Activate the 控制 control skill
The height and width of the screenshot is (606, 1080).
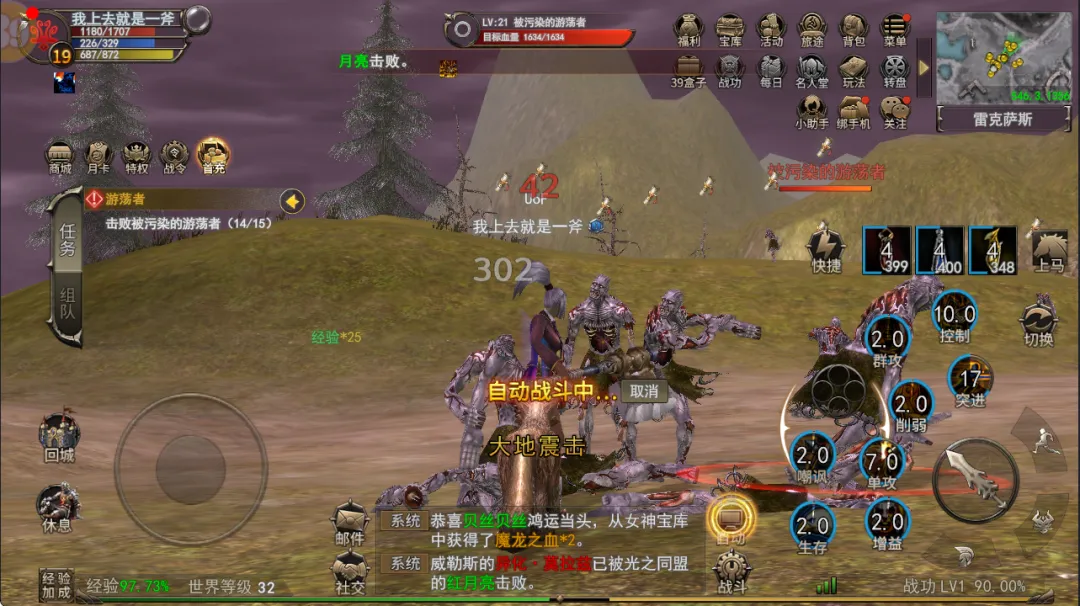tap(955, 318)
